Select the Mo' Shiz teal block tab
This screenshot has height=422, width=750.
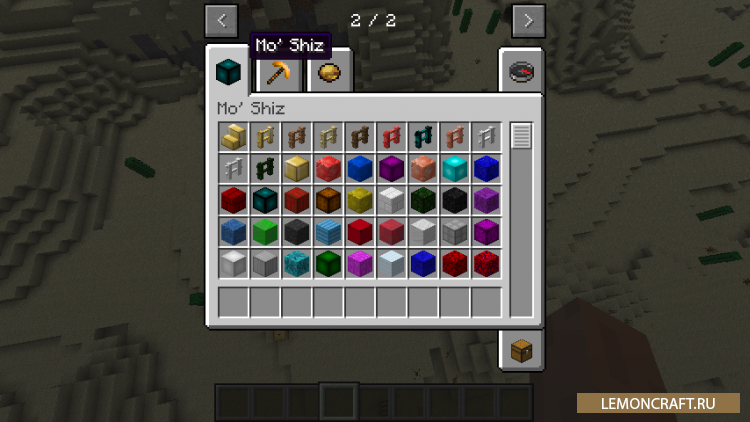pos(229,72)
